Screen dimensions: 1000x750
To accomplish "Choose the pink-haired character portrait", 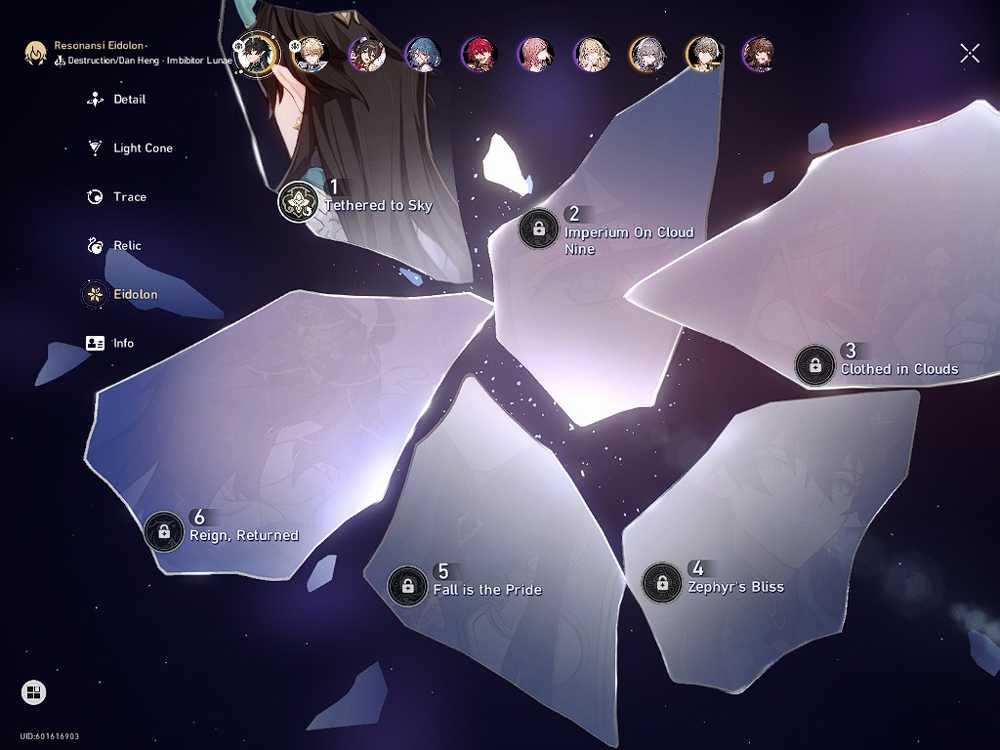I will point(535,54).
